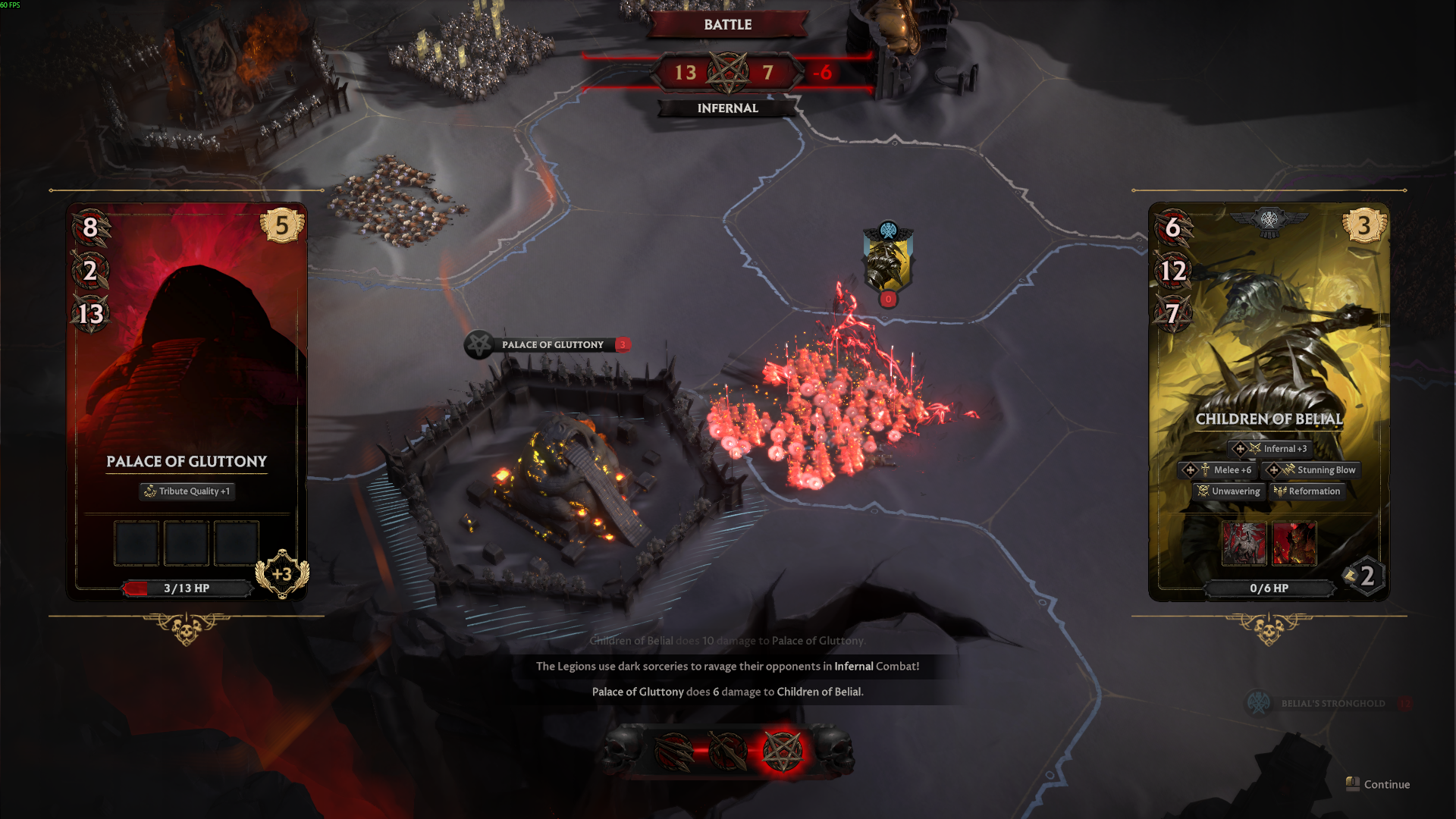View the Unwavering ability tag
1456x819 pixels.
coord(1228,491)
